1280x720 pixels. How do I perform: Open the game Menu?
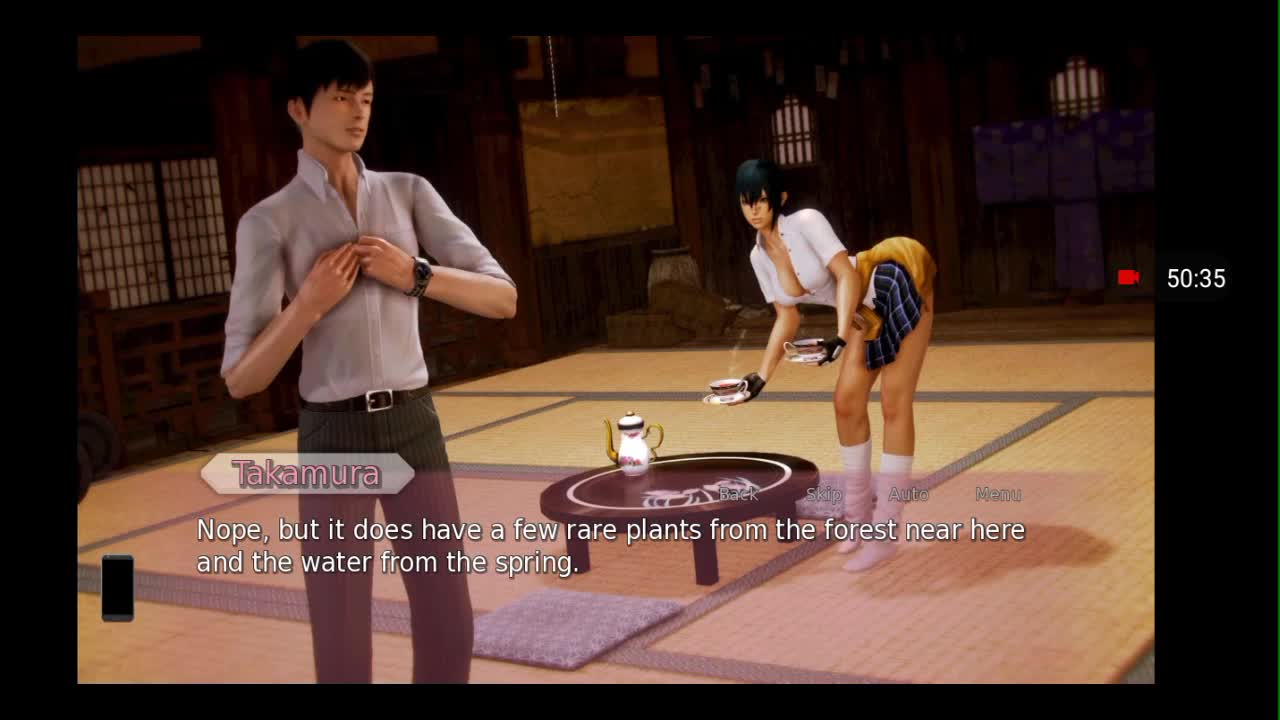coord(997,494)
